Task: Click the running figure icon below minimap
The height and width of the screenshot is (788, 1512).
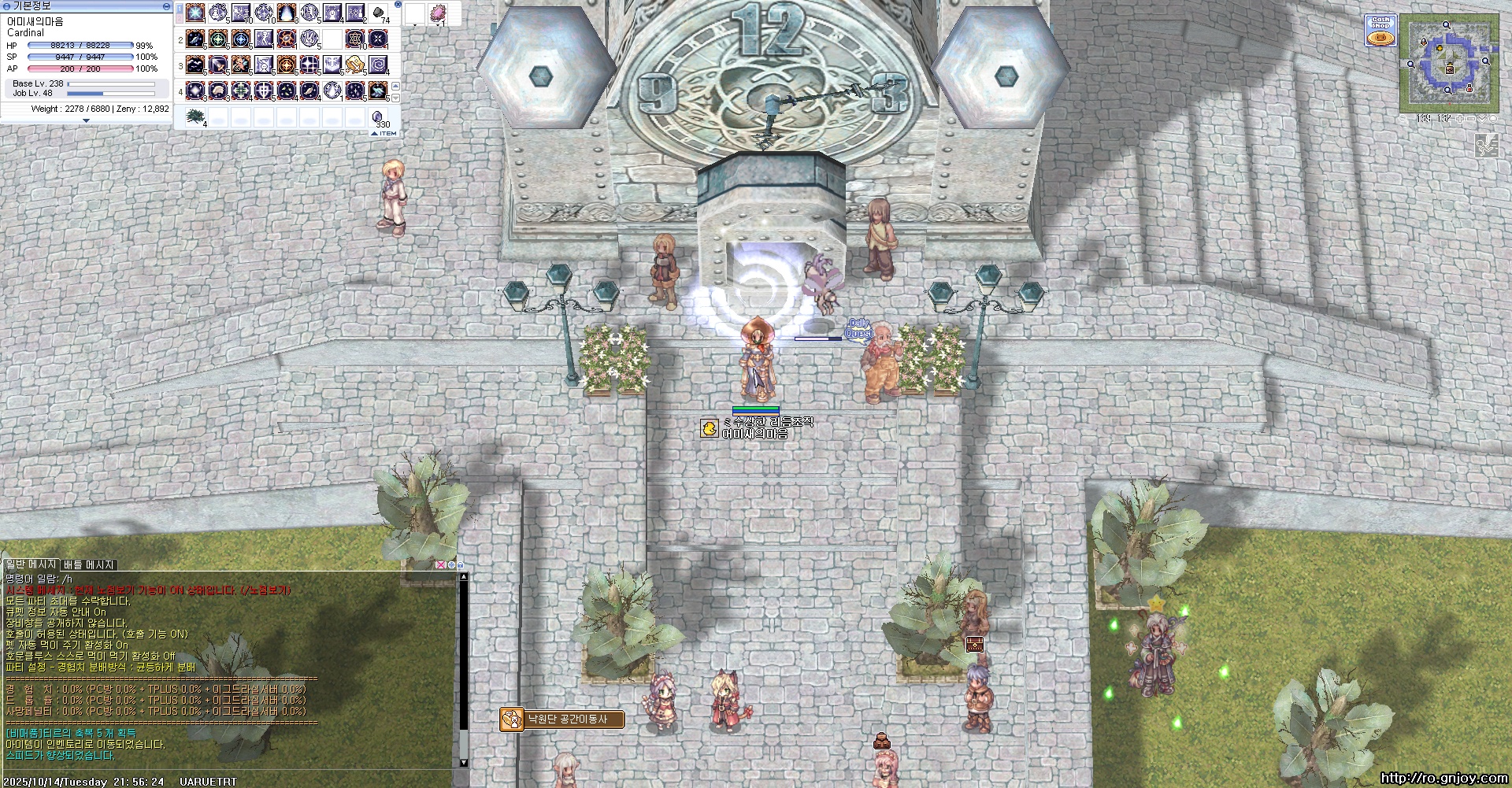Action: coord(1486,145)
